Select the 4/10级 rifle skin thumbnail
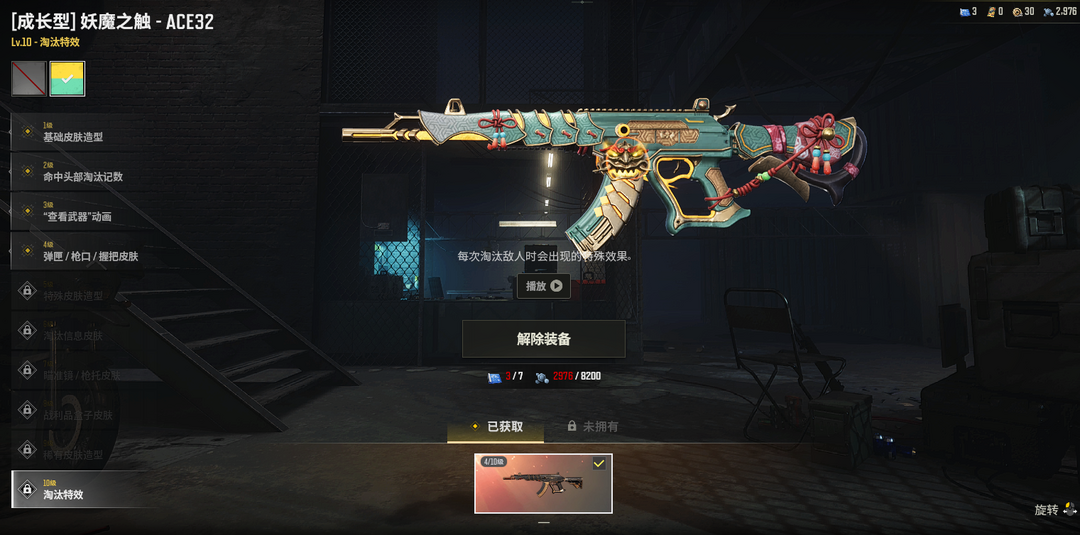The width and height of the screenshot is (1080, 535). pos(543,483)
